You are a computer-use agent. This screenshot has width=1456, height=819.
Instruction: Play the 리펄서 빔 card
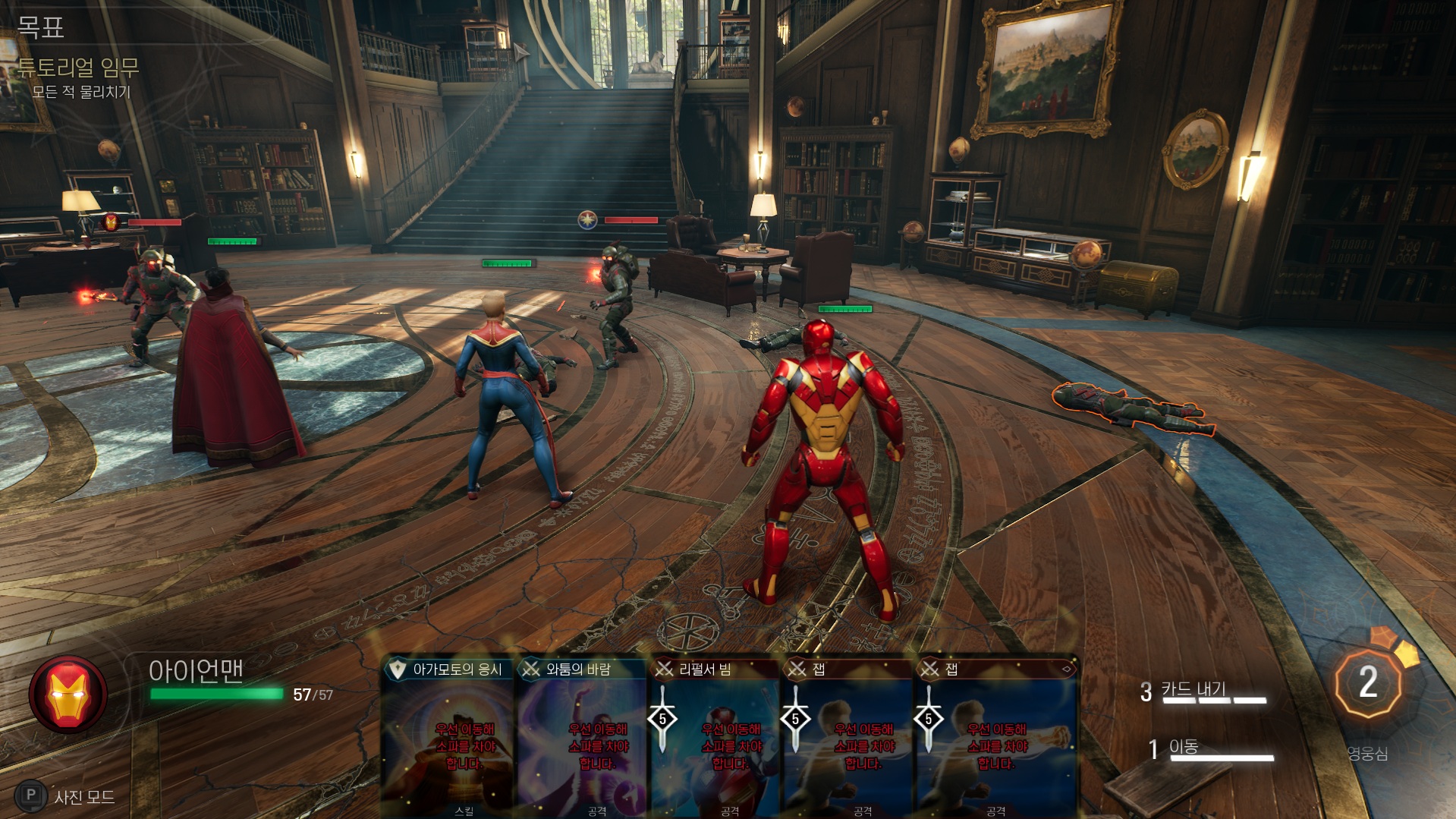715,736
